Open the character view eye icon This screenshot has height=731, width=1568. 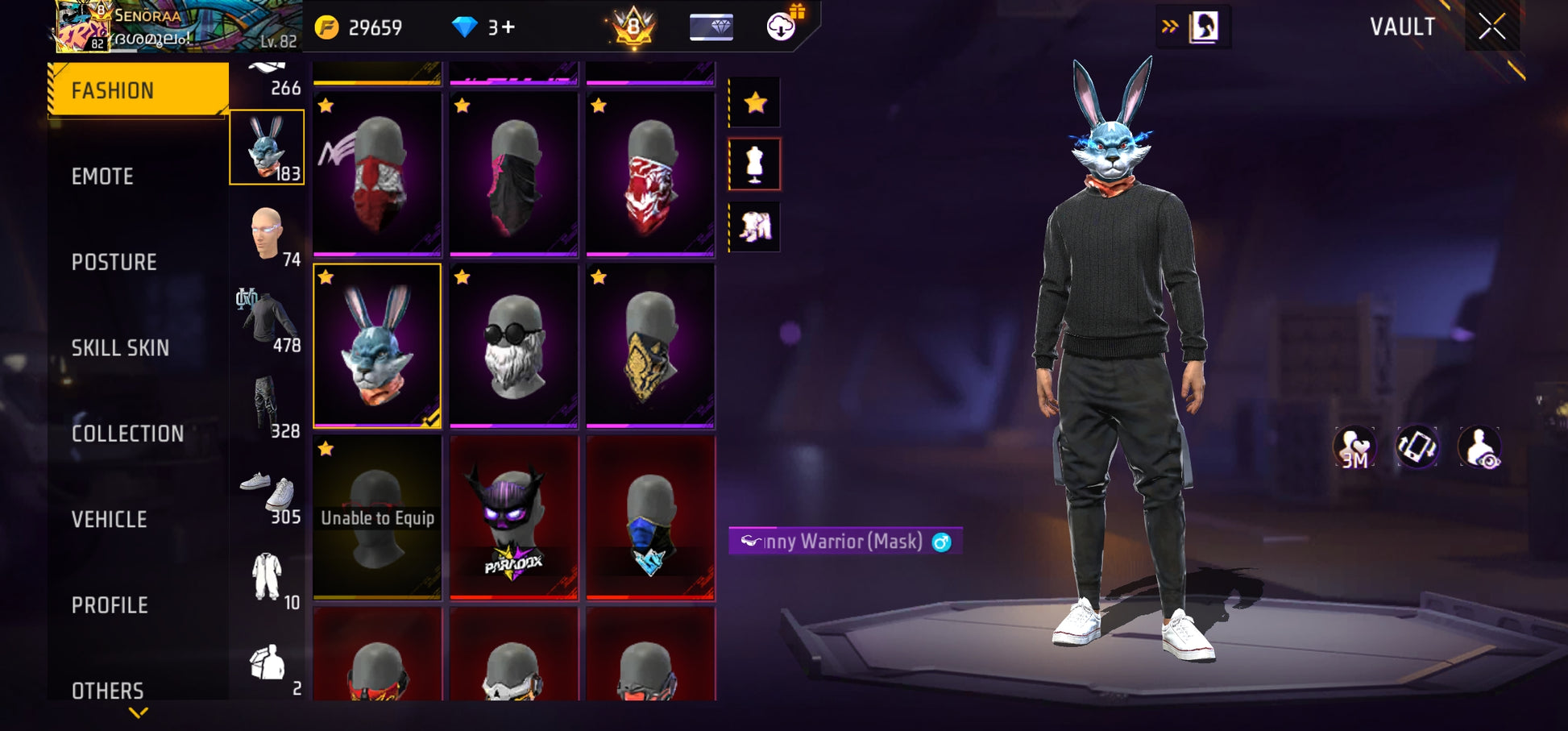point(1479,447)
